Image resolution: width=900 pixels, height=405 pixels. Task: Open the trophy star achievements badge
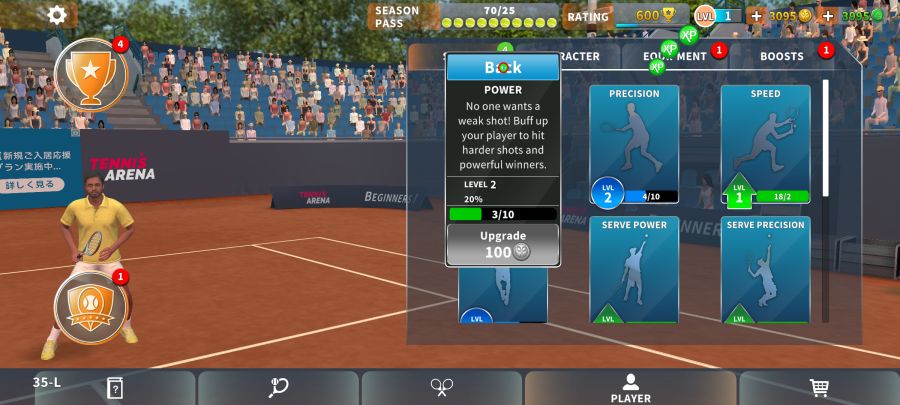[x=90, y=74]
